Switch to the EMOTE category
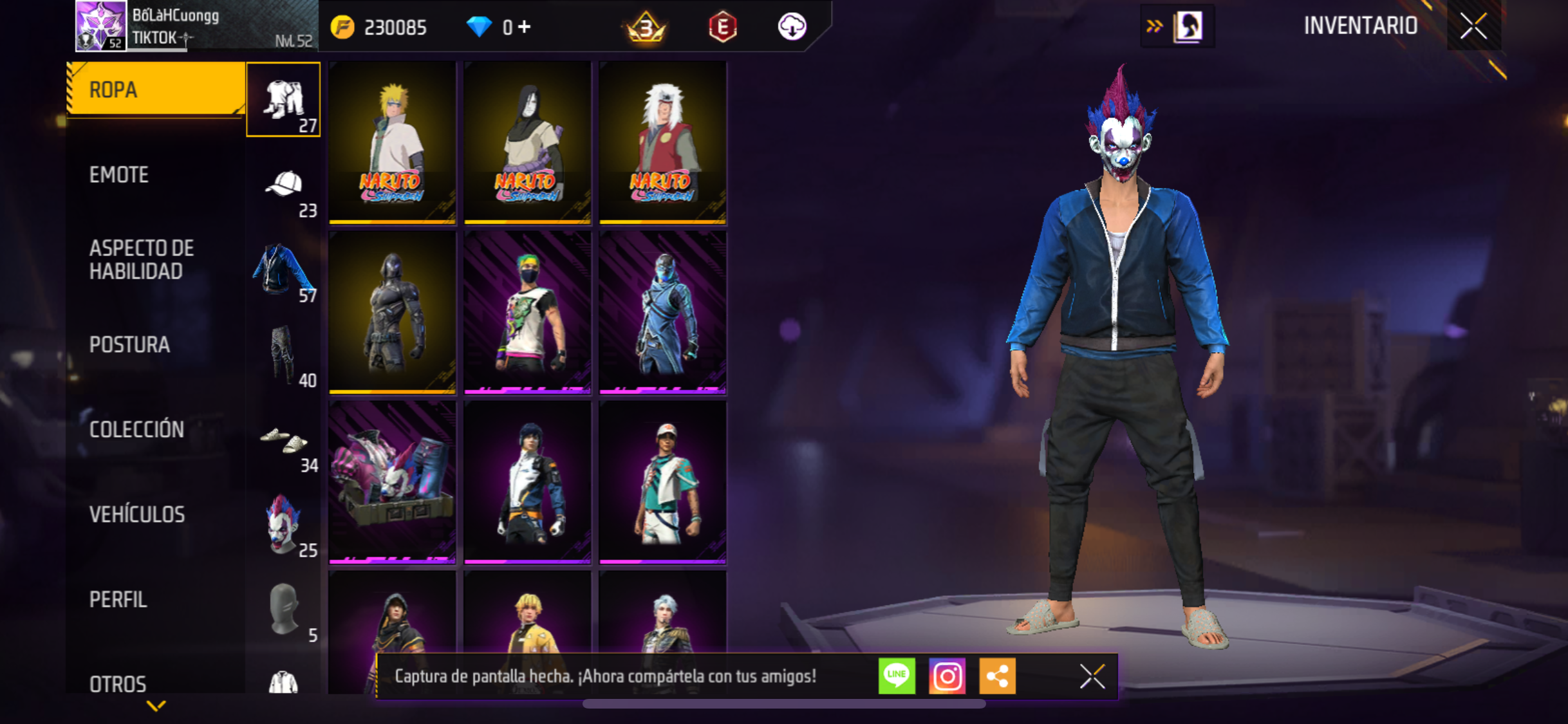Screen dimensions: 1568x724 119,175
